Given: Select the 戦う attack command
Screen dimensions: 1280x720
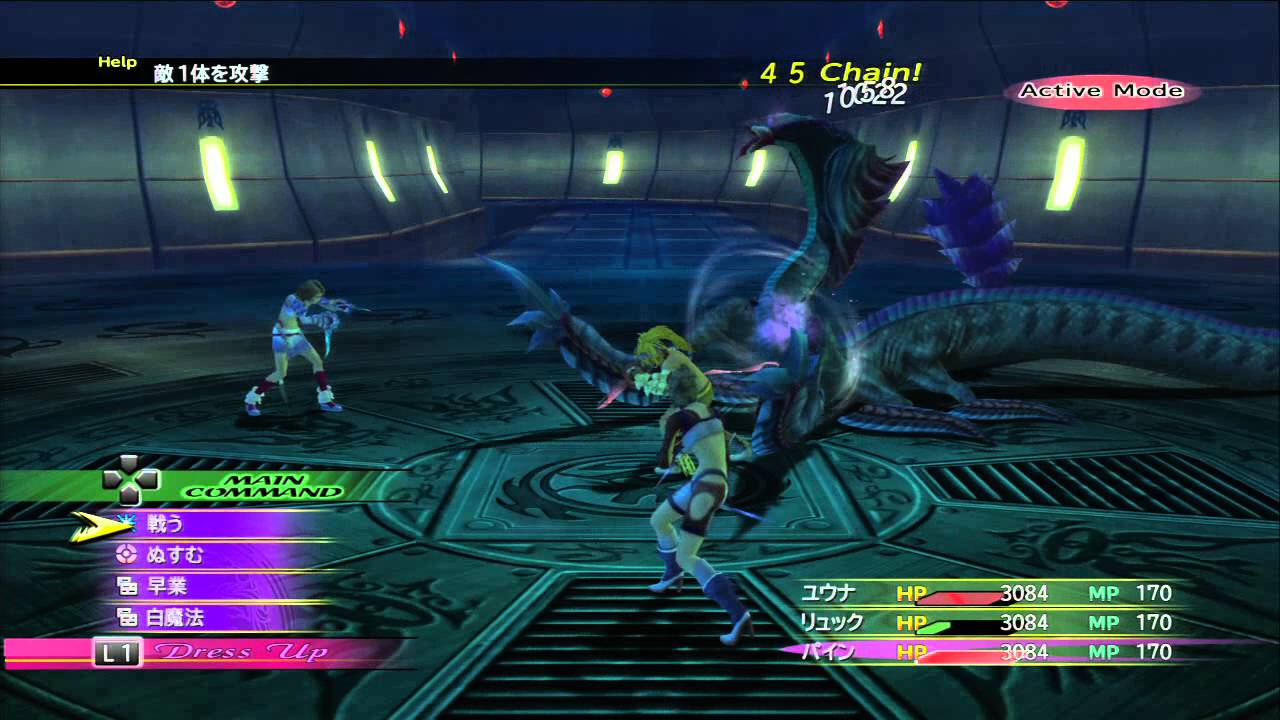Looking at the screenshot, I should coord(166,523).
